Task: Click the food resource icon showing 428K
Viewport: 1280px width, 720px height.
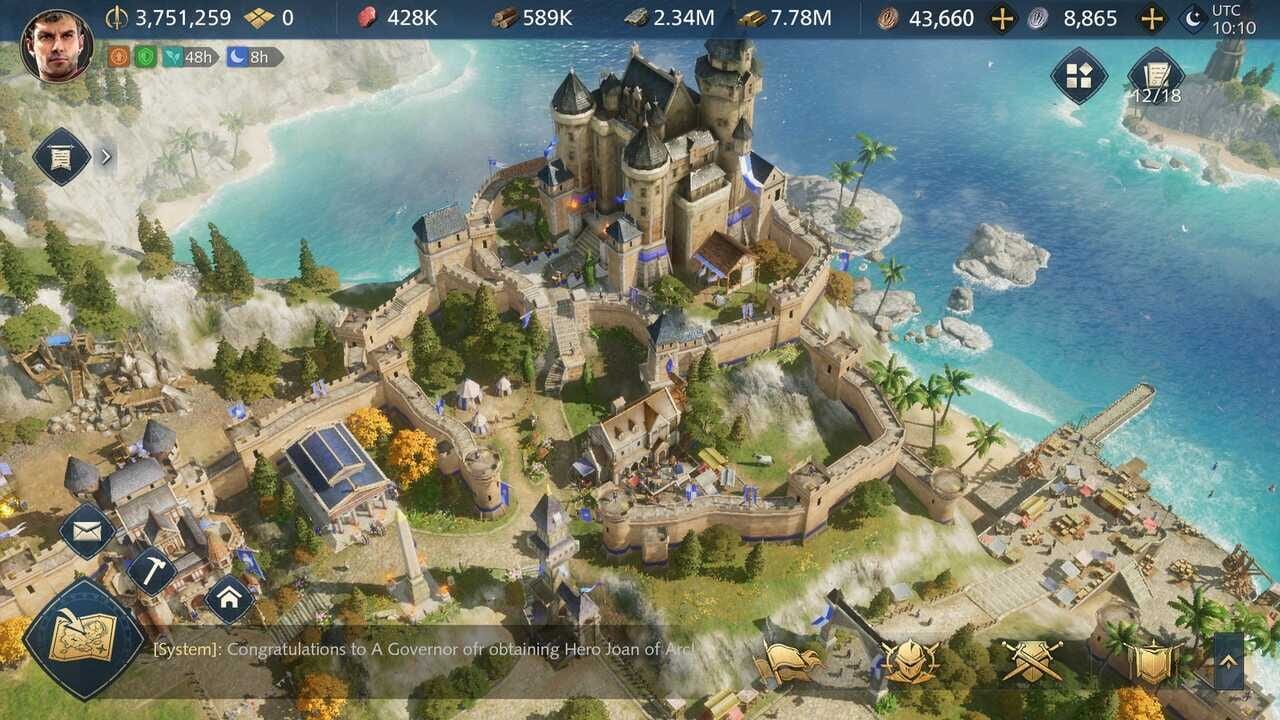Action: [367, 17]
